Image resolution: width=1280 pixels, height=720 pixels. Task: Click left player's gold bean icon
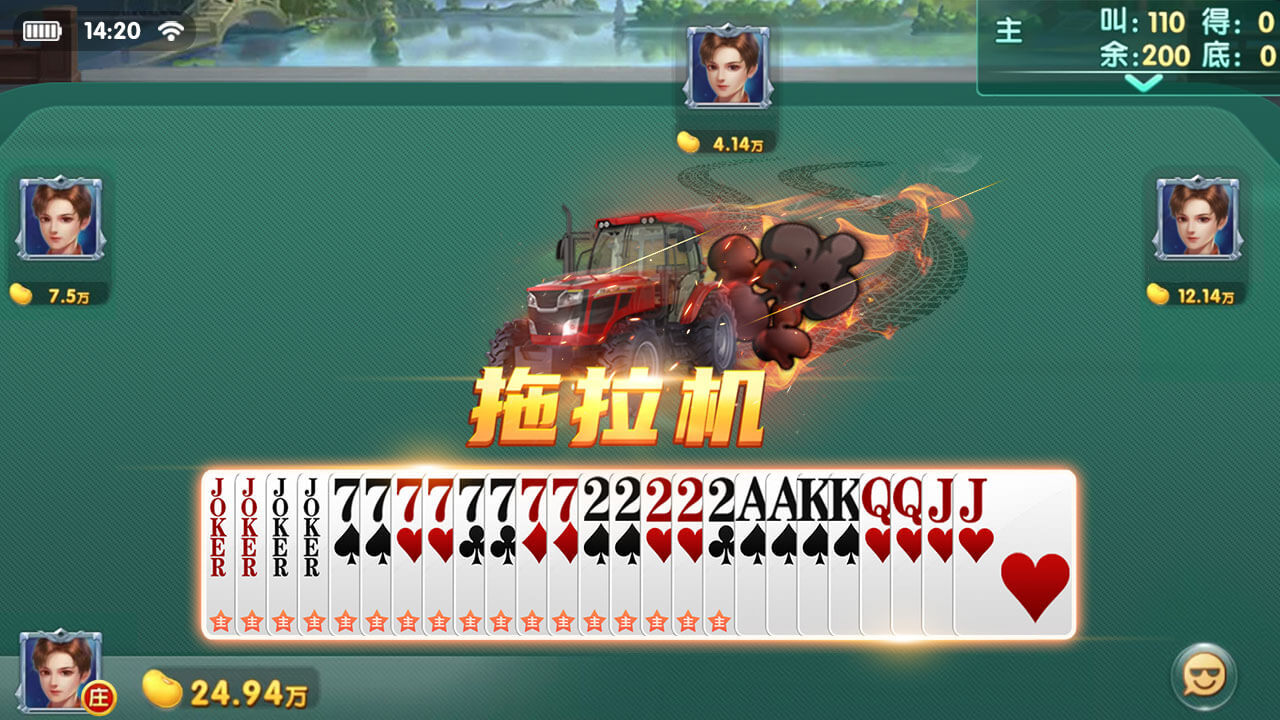pos(20,294)
